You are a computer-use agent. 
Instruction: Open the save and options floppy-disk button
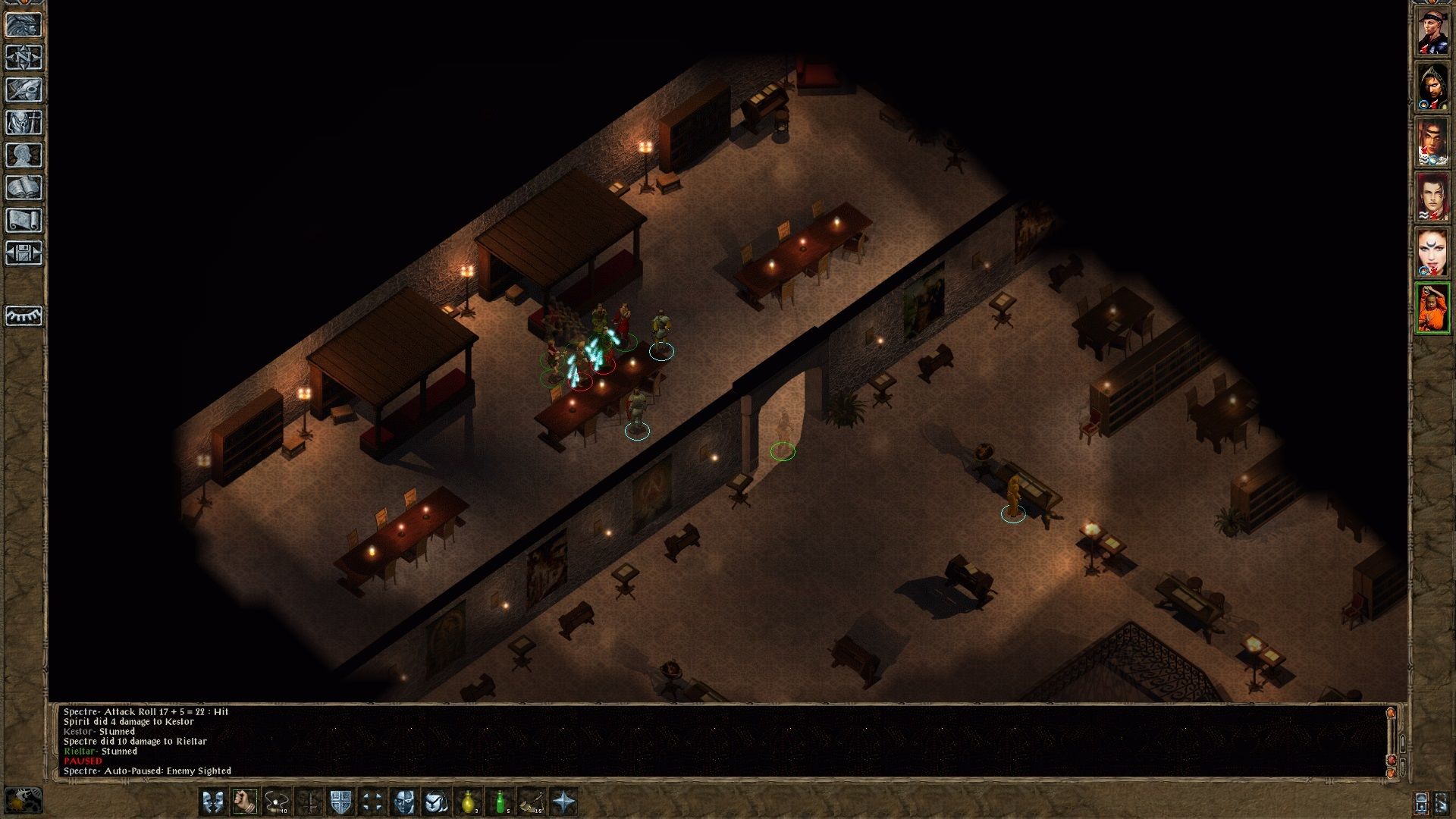tap(24, 253)
